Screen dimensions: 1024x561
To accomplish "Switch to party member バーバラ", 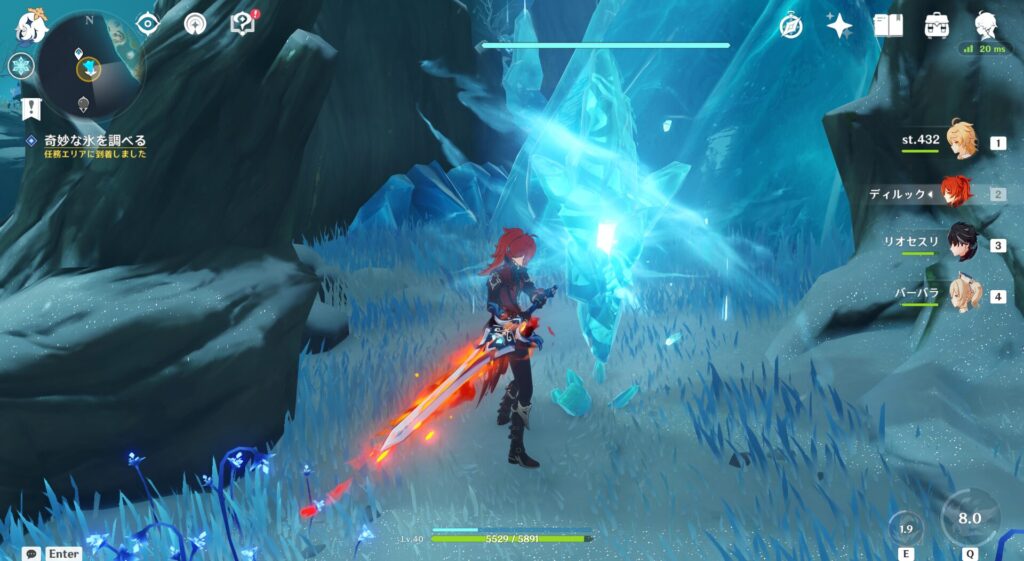I will coord(961,295).
